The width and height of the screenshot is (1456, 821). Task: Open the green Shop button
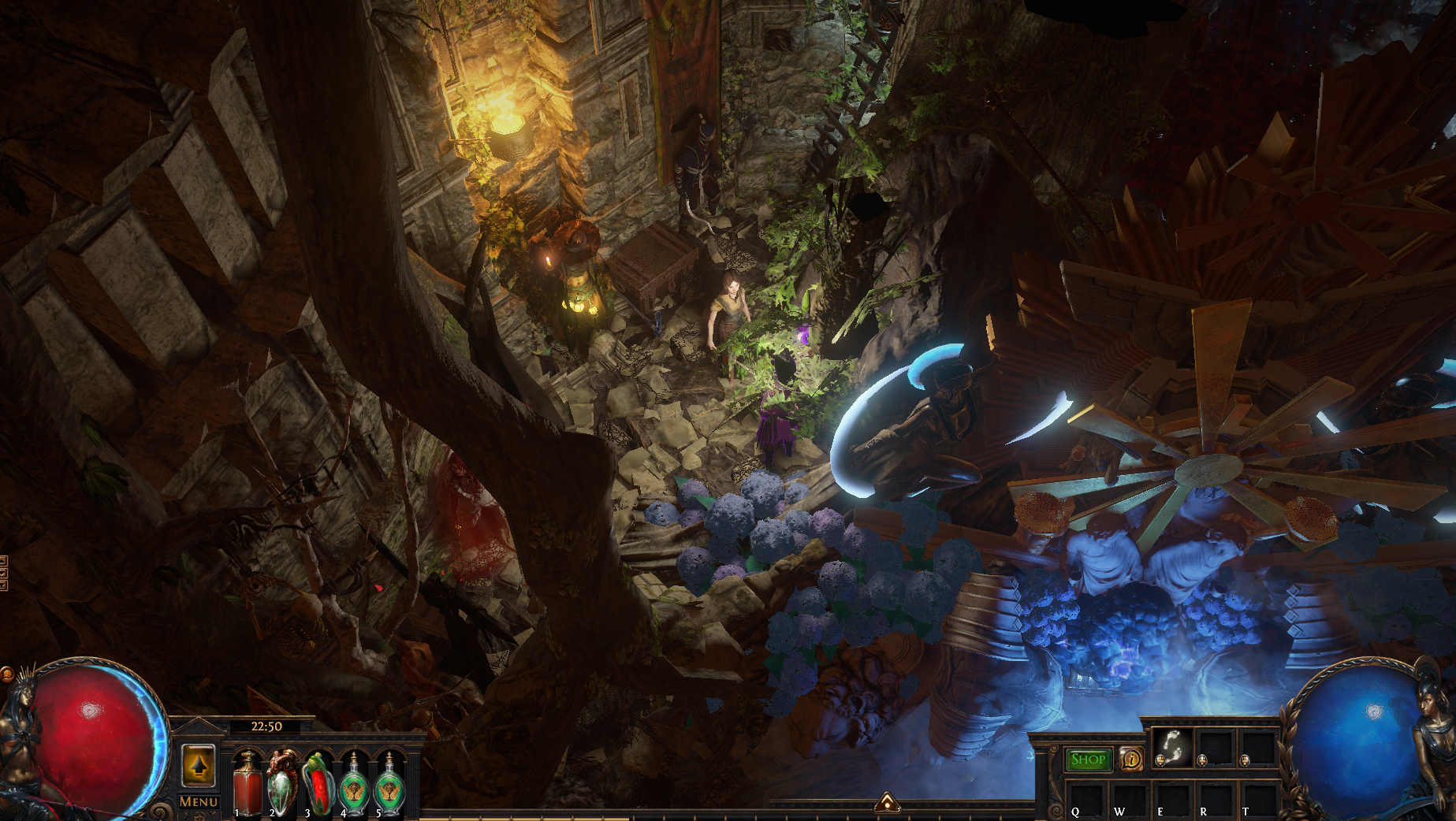[1088, 760]
